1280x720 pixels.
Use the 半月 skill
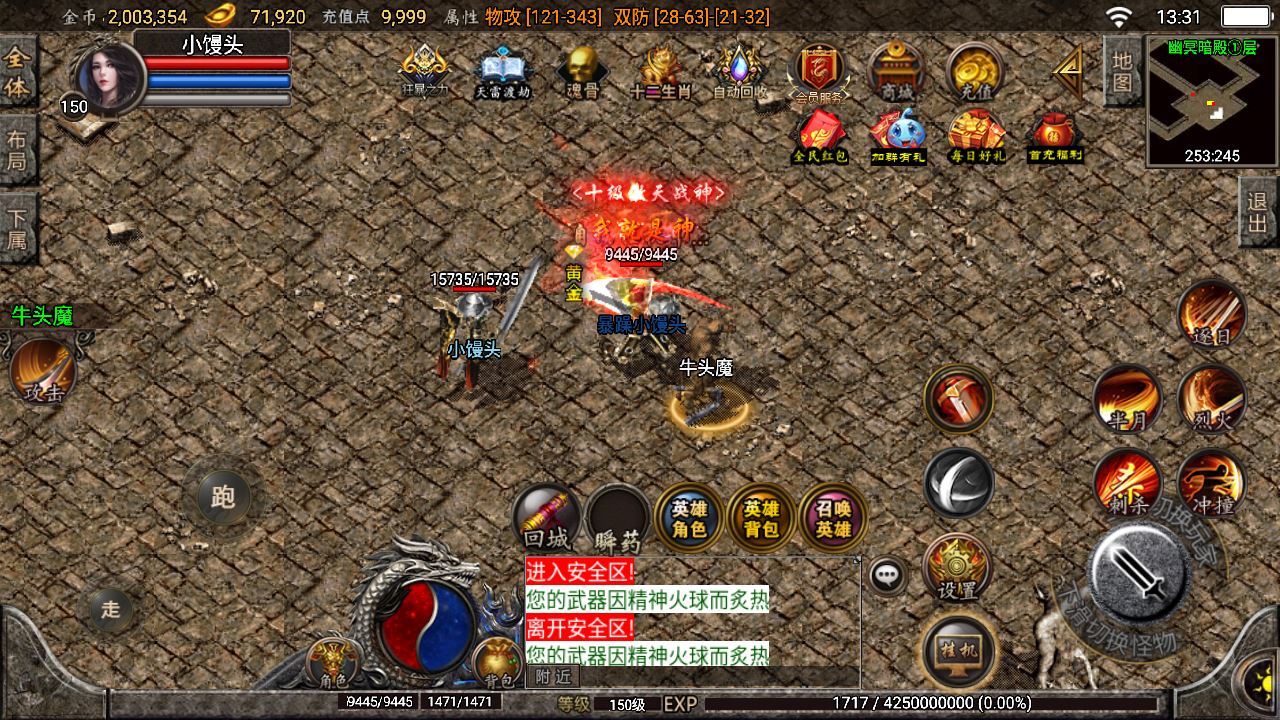(x=1127, y=397)
